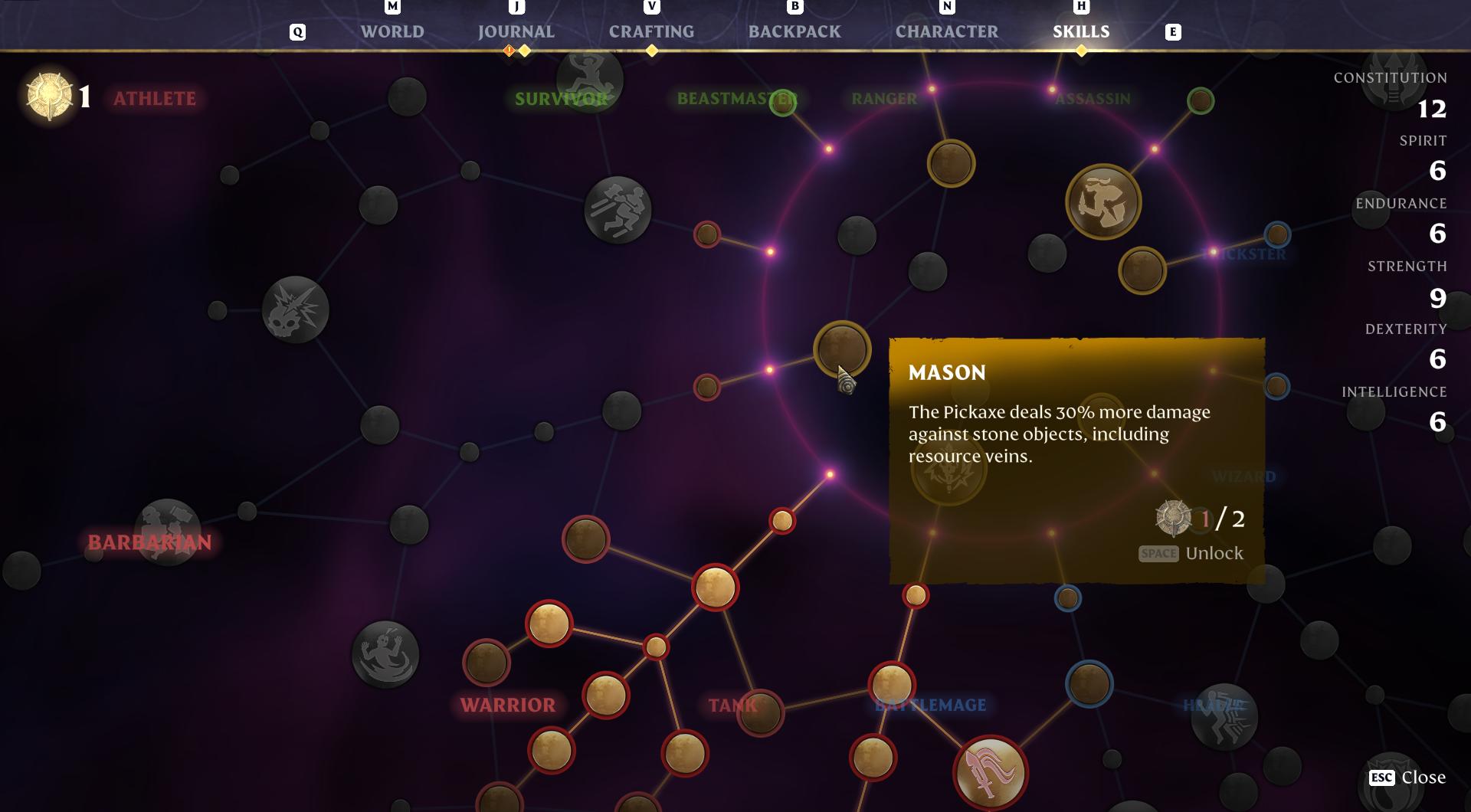Select the unlocked gold node below Assassin
This screenshot has width=1471, height=812.
pos(1142,270)
